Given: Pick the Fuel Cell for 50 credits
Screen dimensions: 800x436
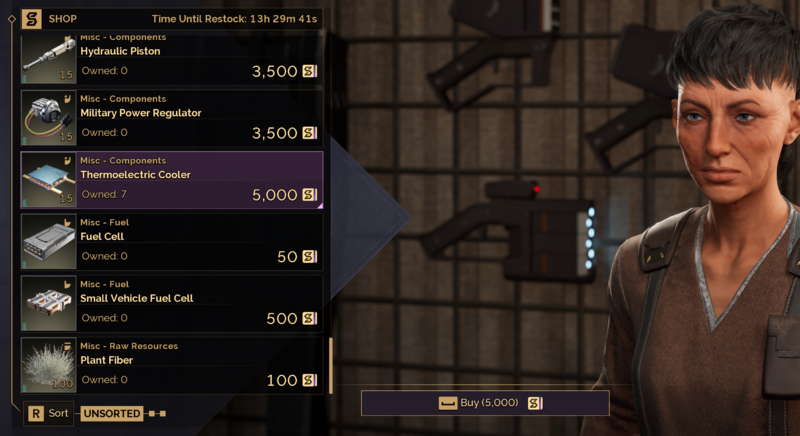Looking at the screenshot, I should (x=172, y=242).
